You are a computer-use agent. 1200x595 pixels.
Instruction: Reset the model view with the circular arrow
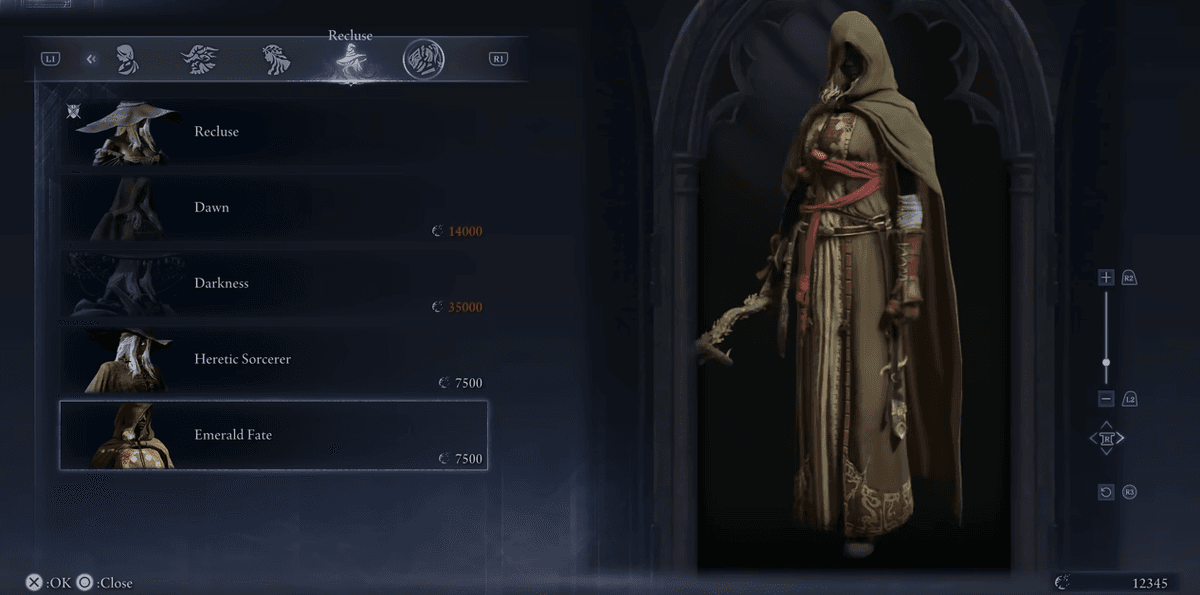(x=1106, y=492)
